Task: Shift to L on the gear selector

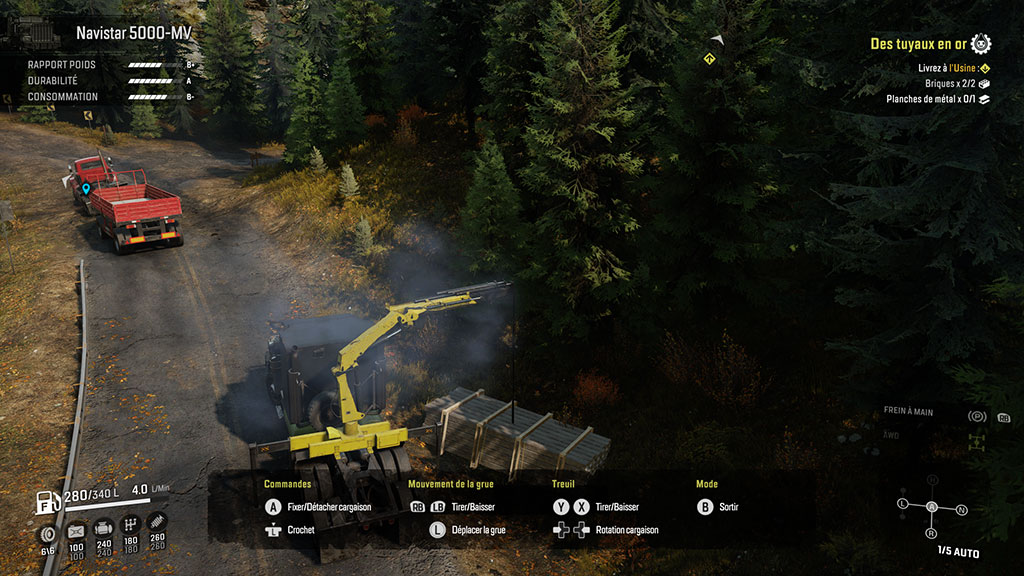Action: pyautogui.click(x=903, y=503)
